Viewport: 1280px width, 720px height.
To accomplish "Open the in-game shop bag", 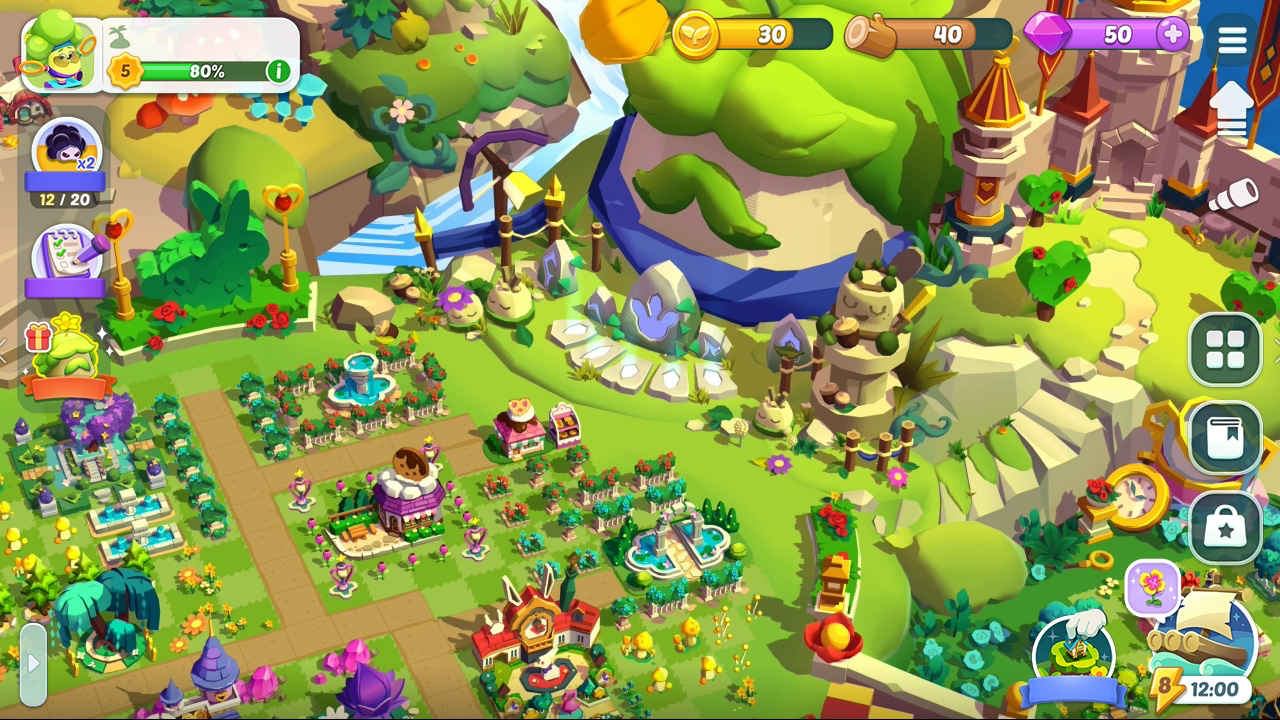I will pyautogui.click(x=1227, y=527).
